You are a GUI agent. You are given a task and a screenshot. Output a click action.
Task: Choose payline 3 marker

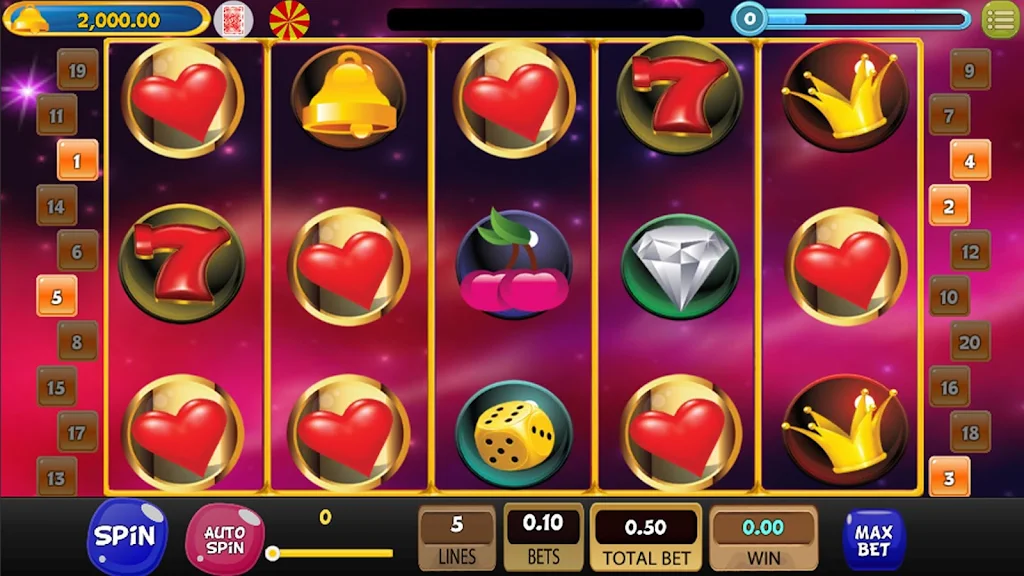click(949, 477)
